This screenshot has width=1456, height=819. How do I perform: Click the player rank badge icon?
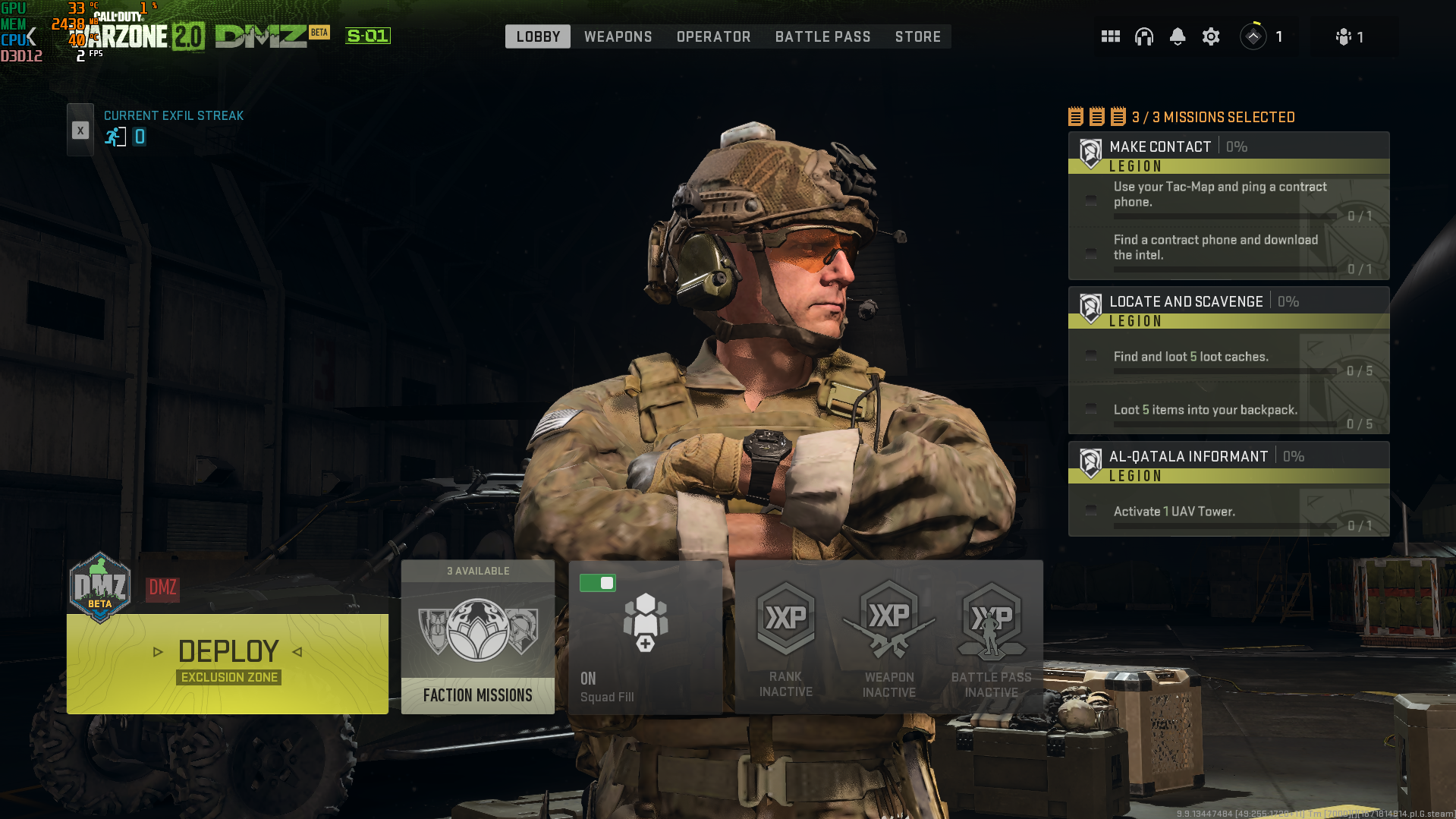(1253, 36)
